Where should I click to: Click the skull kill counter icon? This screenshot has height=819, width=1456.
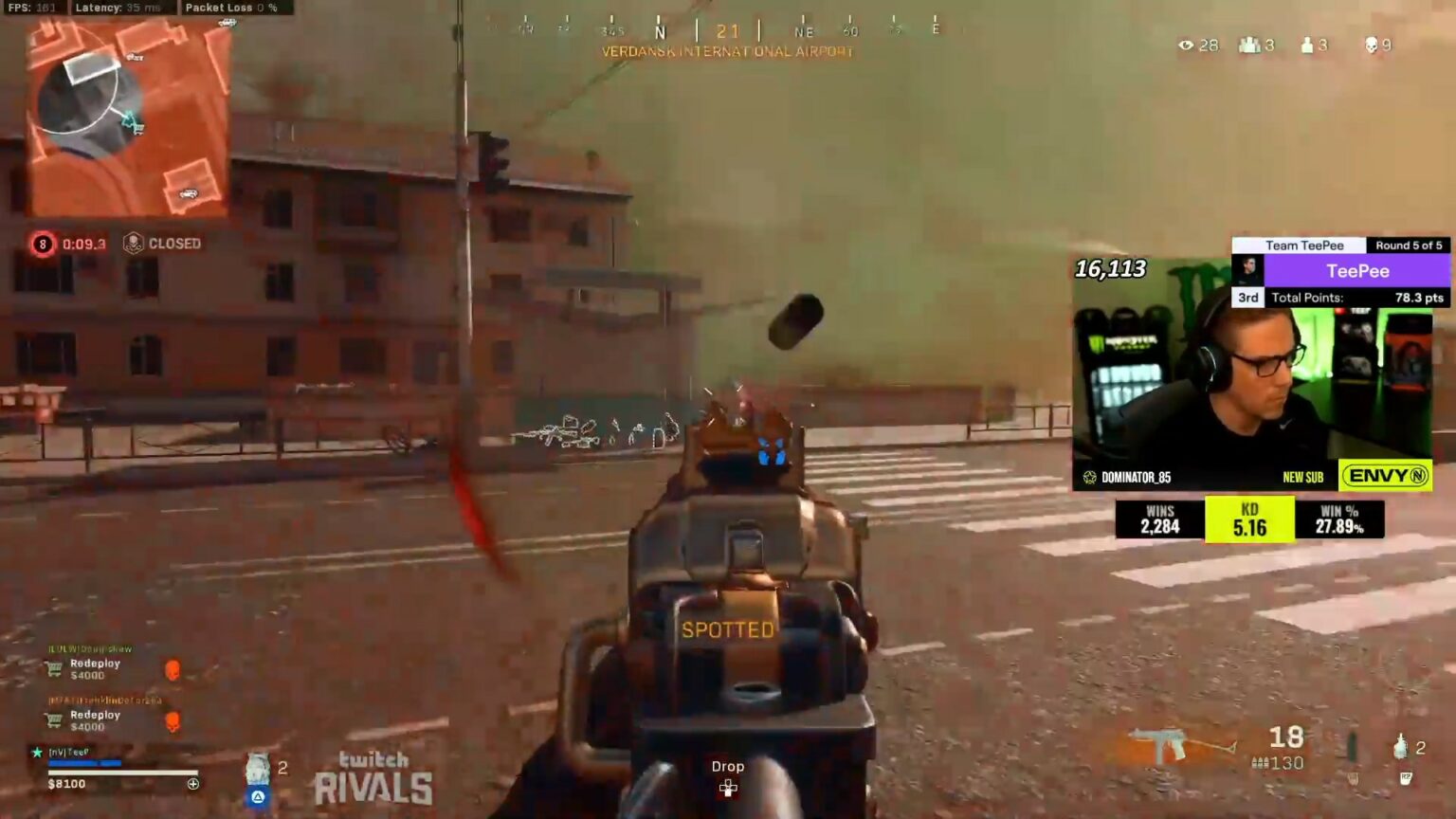[1373, 45]
